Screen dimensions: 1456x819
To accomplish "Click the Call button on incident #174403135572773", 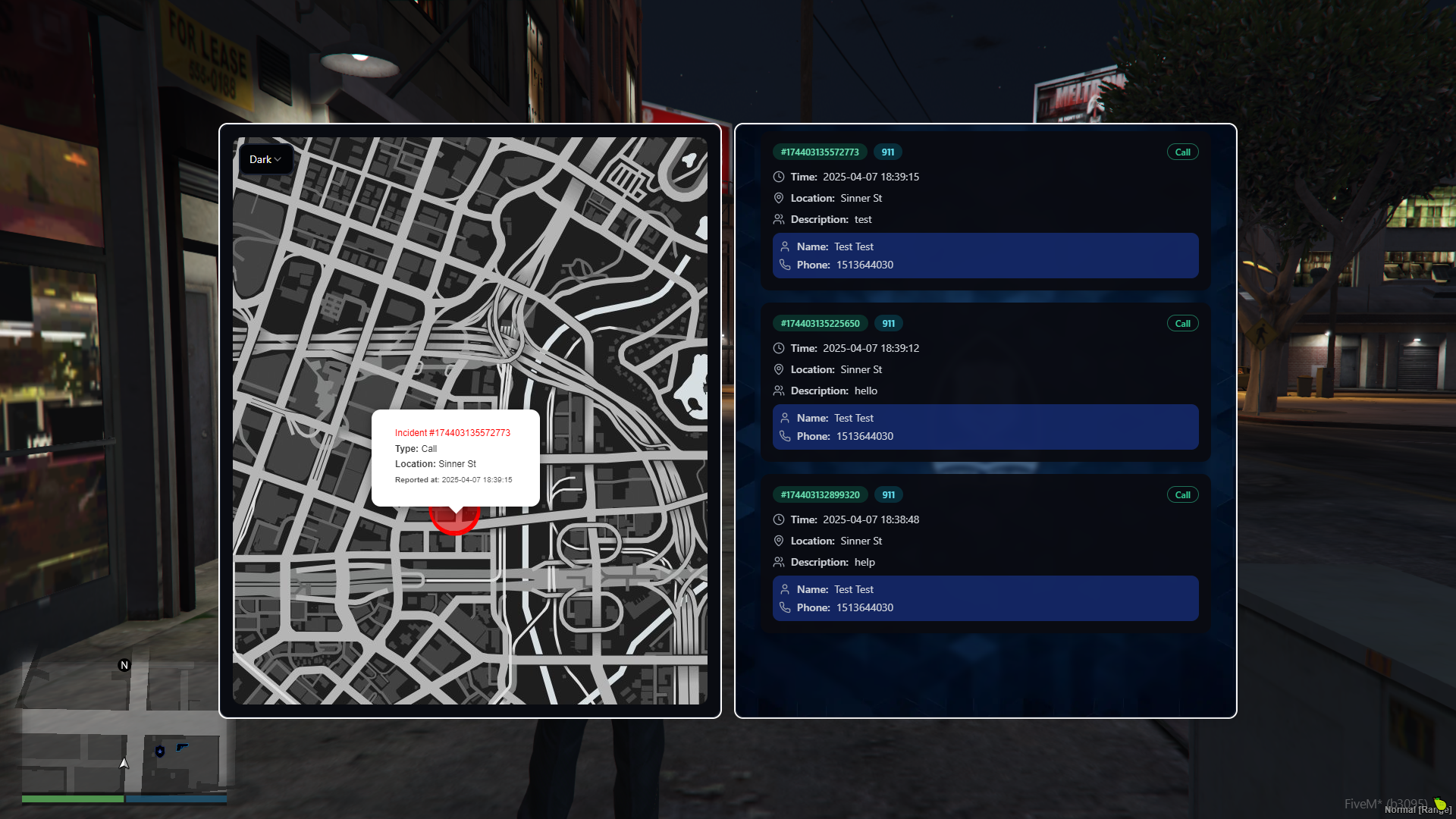I will coord(1182,152).
